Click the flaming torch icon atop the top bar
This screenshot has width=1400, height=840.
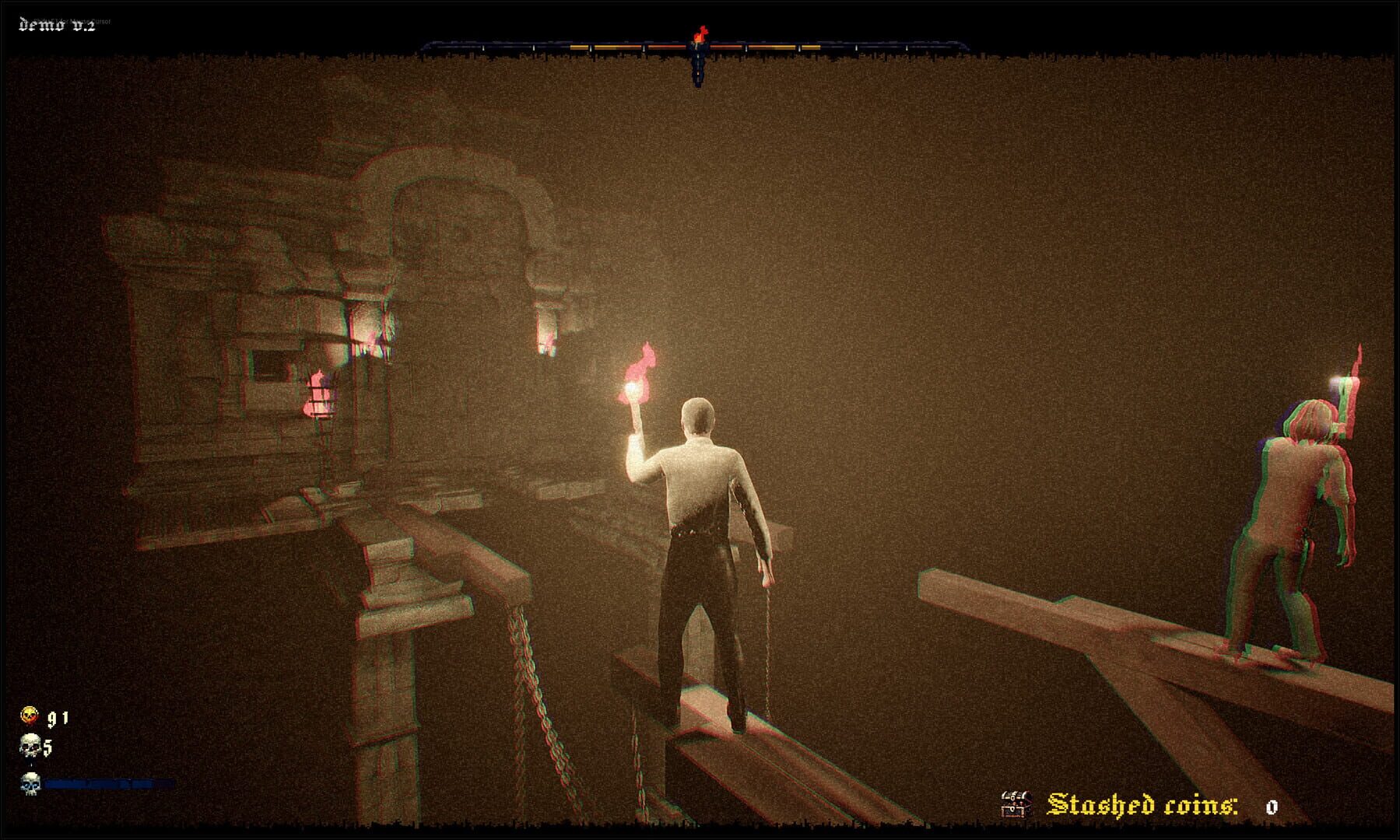tap(700, 33)
